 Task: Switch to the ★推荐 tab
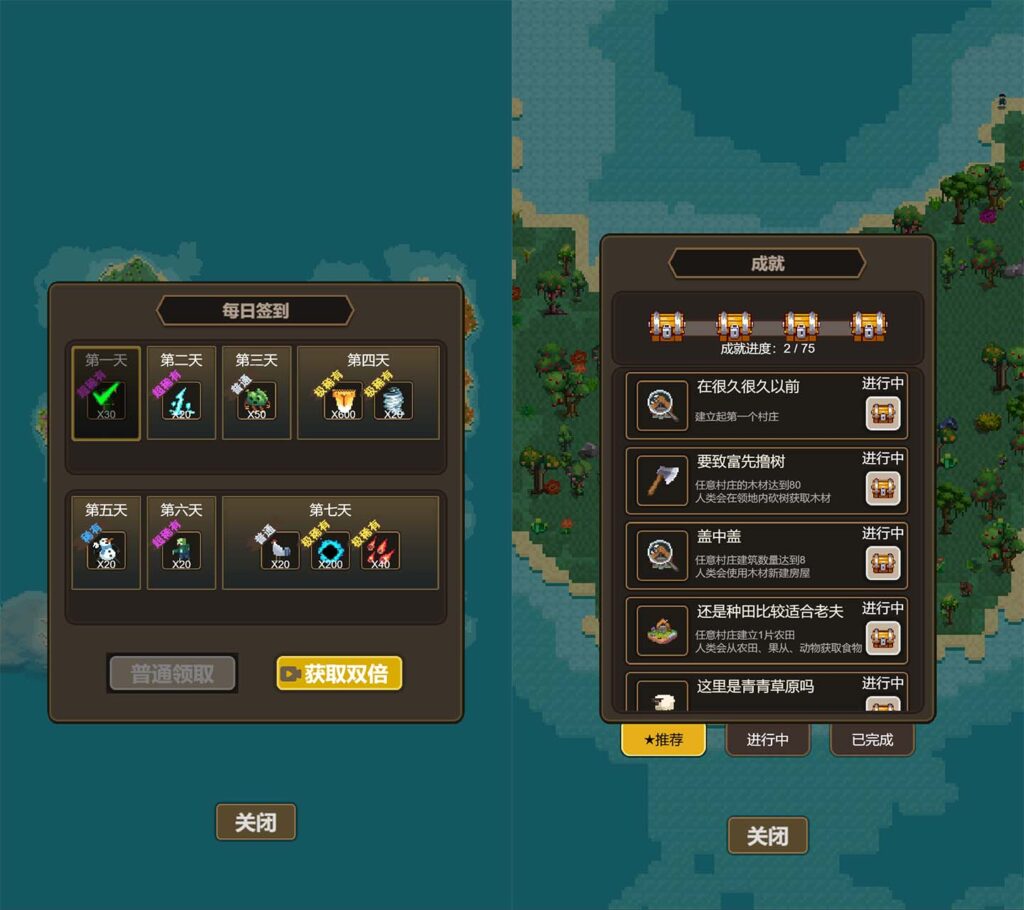point(663,740)
